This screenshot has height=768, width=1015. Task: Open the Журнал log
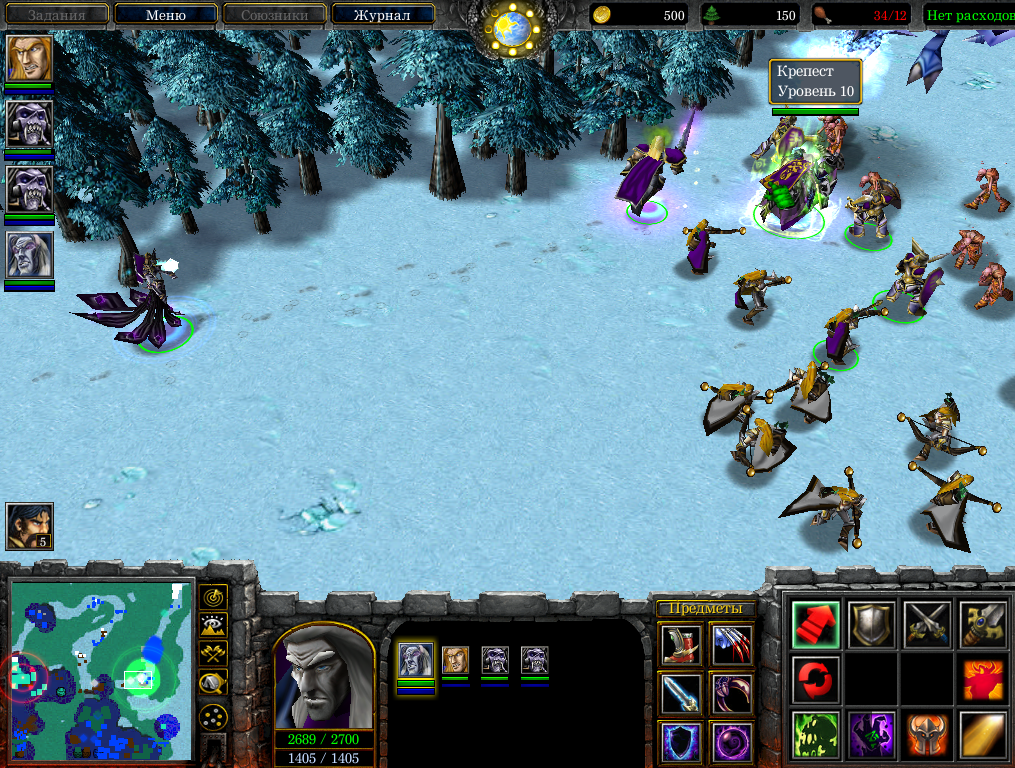pyautogui.click(x=382, y=15)
